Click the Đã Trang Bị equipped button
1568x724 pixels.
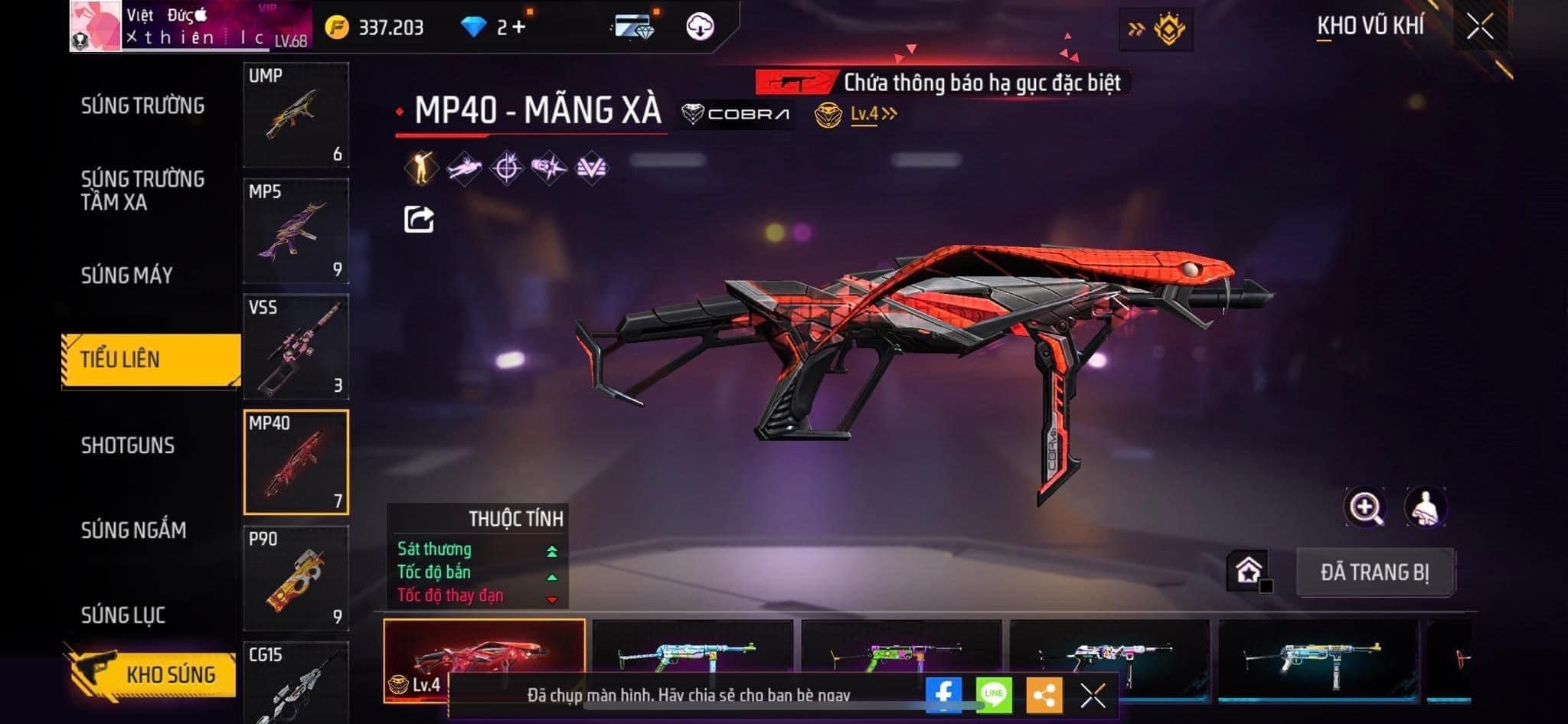pyautogui.click(x=1374, y=572)
